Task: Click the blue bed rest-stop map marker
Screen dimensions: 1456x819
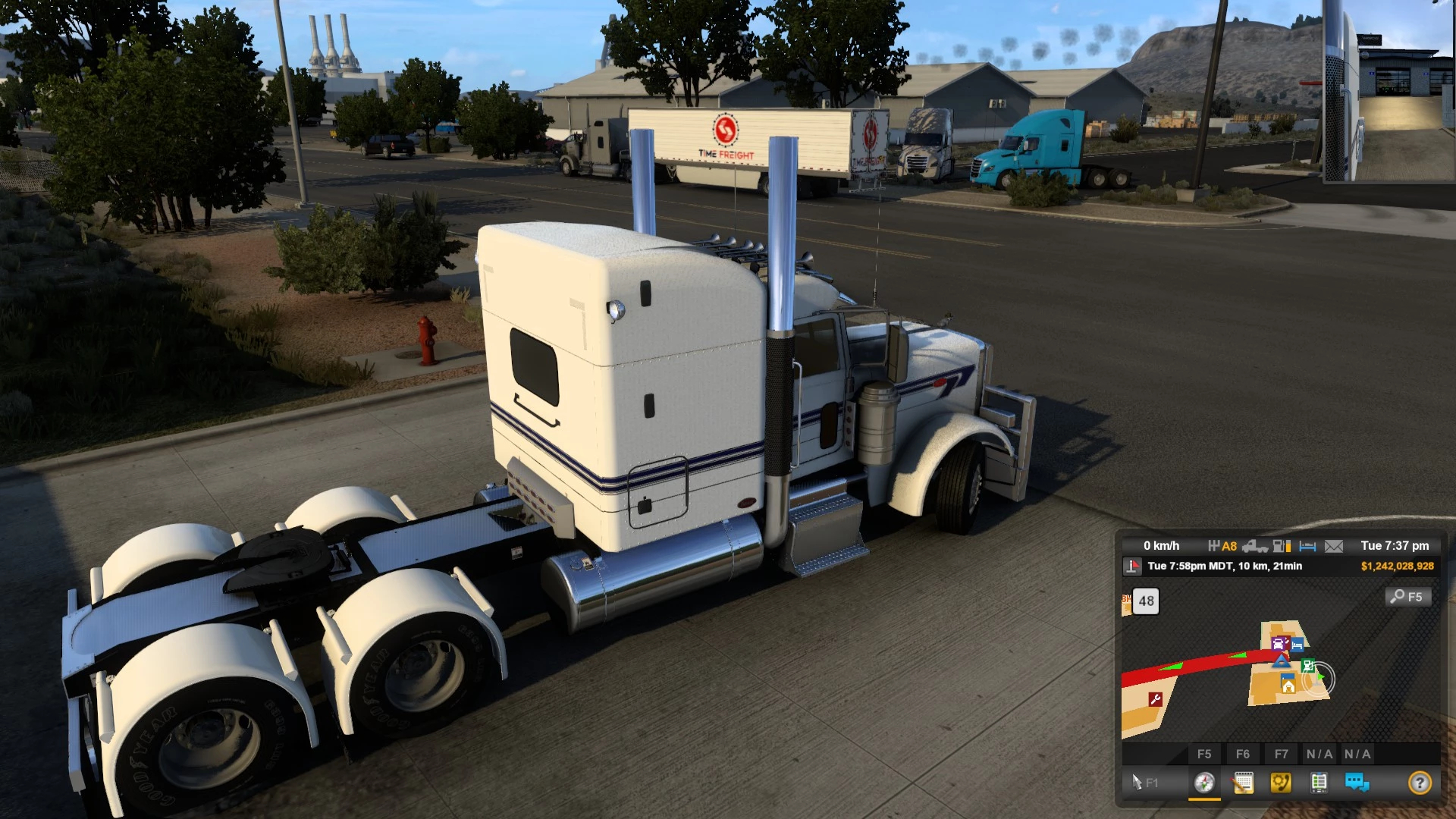Action: [1298, 645]
